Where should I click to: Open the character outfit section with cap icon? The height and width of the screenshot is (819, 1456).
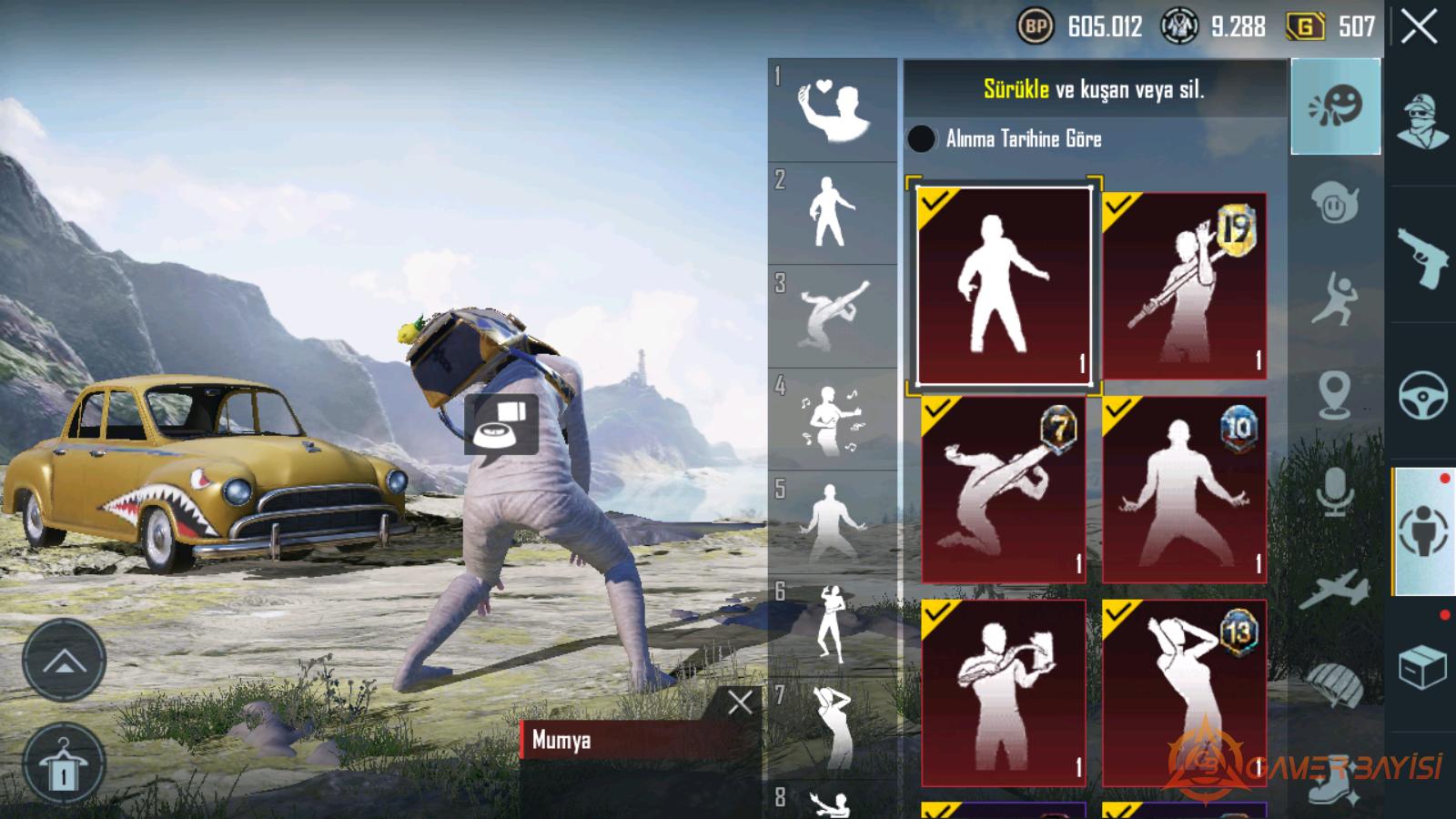tap(1422, 121)
